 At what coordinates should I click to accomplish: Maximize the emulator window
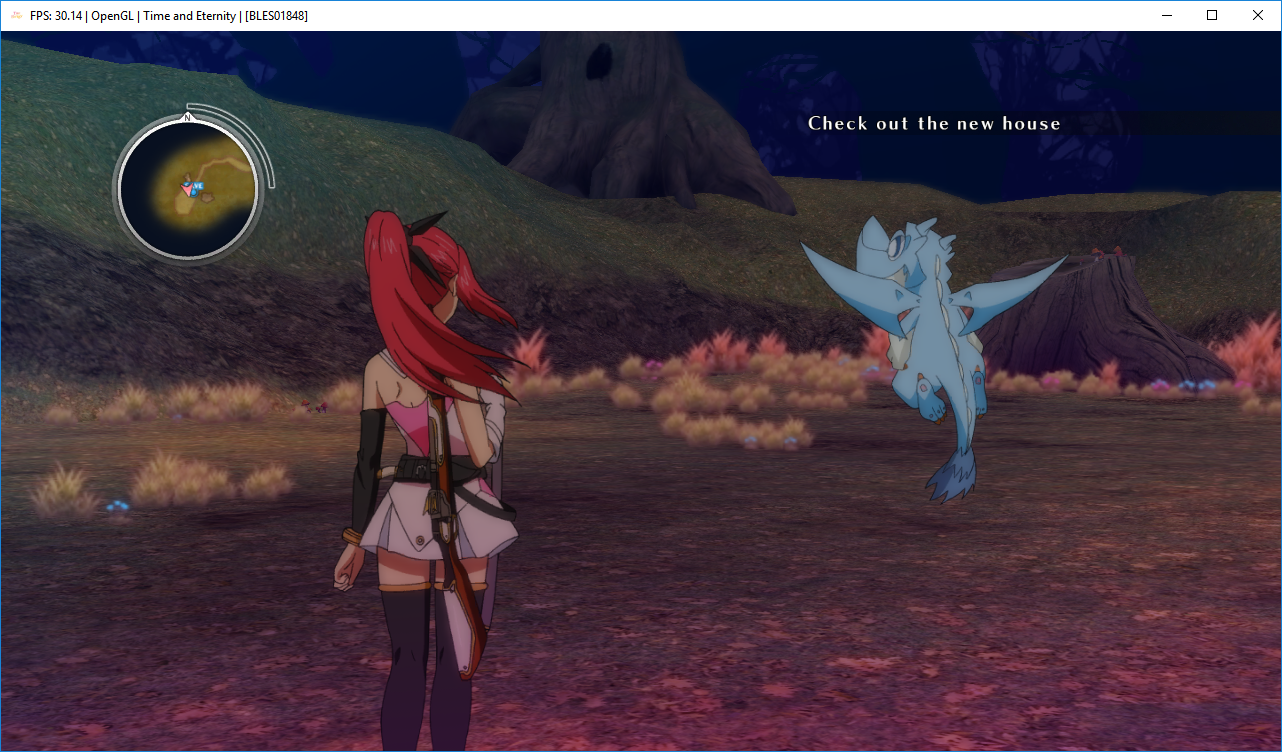click(x=1212, y=15)
